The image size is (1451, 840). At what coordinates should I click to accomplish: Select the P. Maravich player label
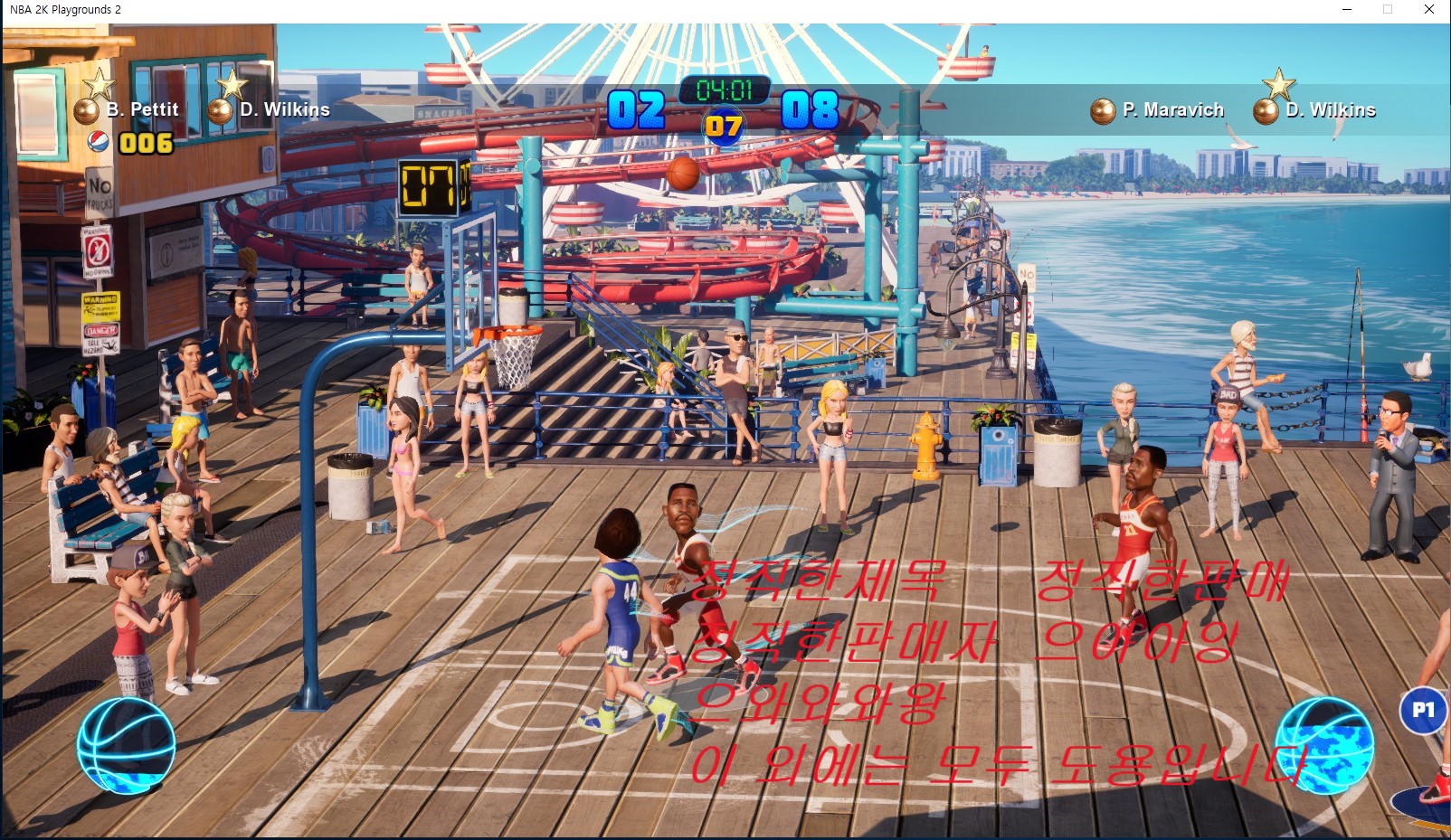(1172, 110)
